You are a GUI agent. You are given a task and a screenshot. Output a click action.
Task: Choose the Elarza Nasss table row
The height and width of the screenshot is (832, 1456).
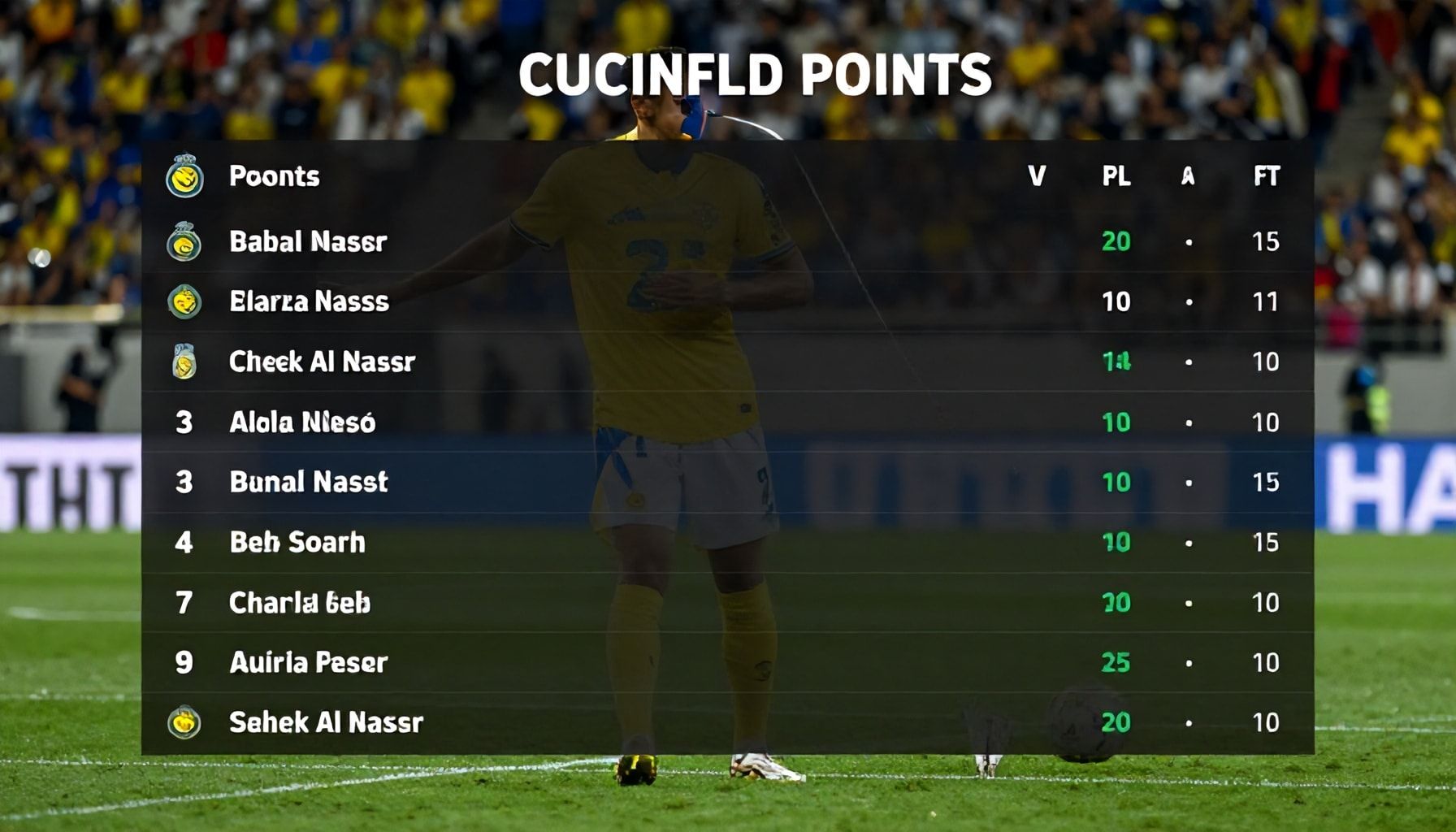pos(309,301)
